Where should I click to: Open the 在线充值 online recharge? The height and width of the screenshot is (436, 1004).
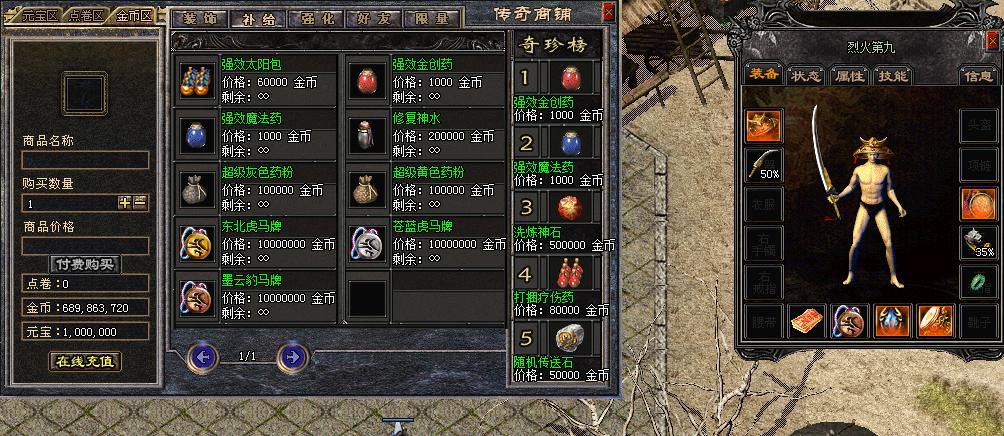[x=85, y=361]
